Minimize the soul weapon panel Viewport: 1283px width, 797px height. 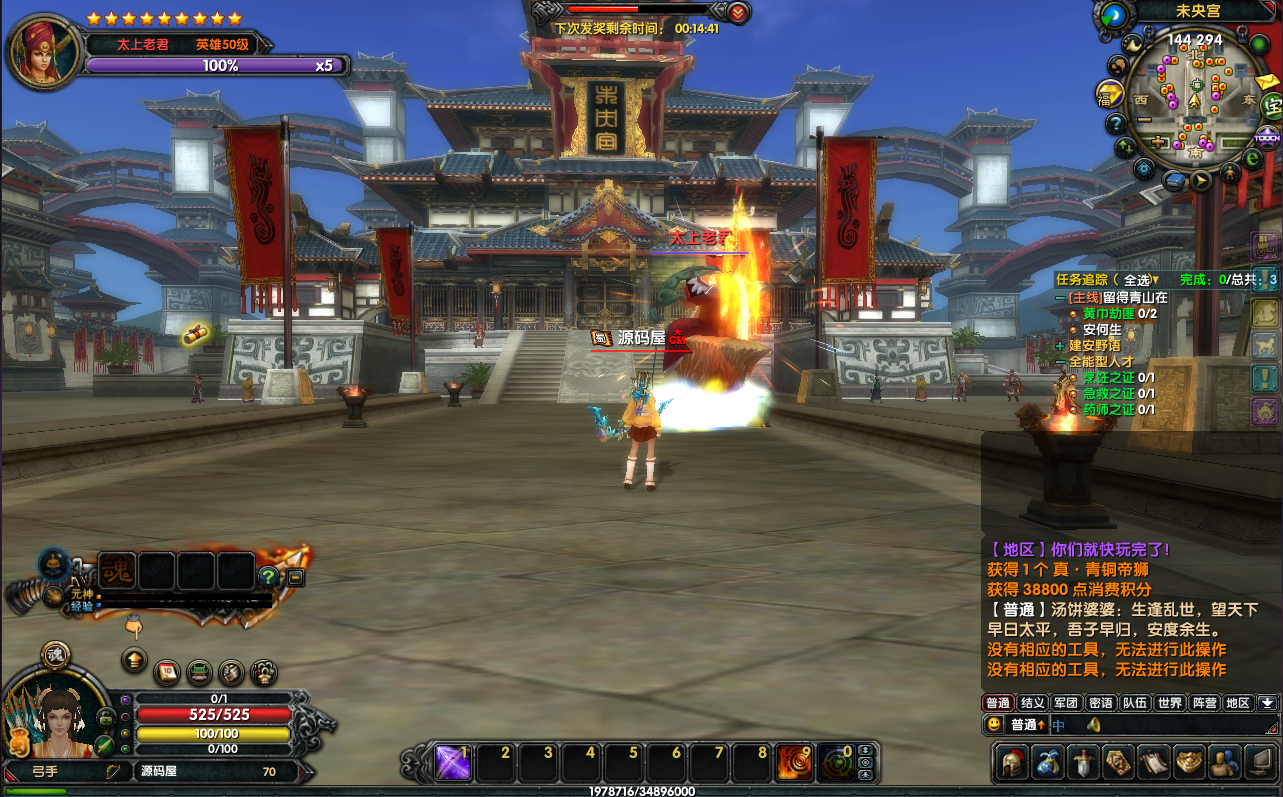click(296, 577)
